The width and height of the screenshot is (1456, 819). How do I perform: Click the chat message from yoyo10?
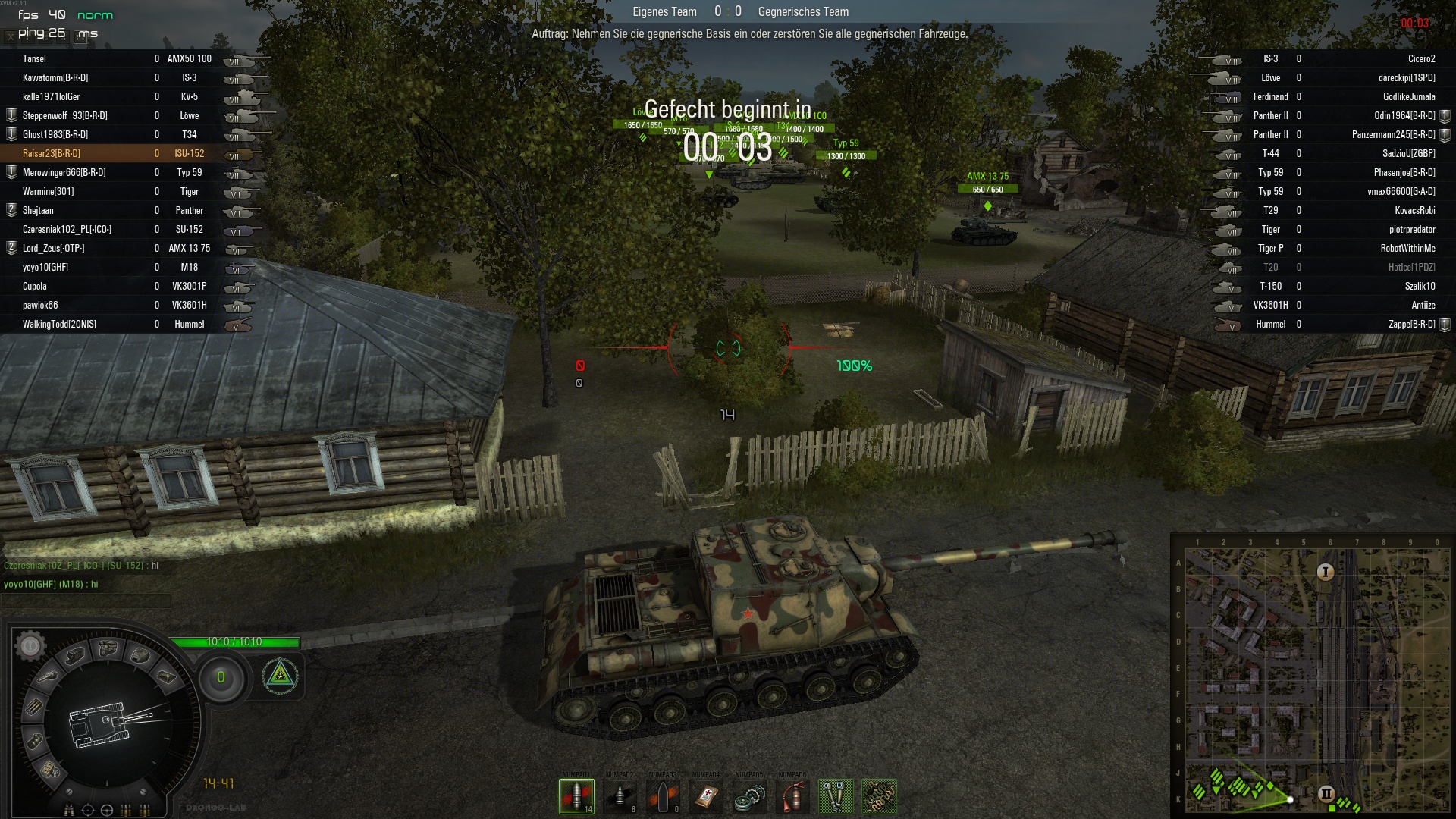coord(51,584)
